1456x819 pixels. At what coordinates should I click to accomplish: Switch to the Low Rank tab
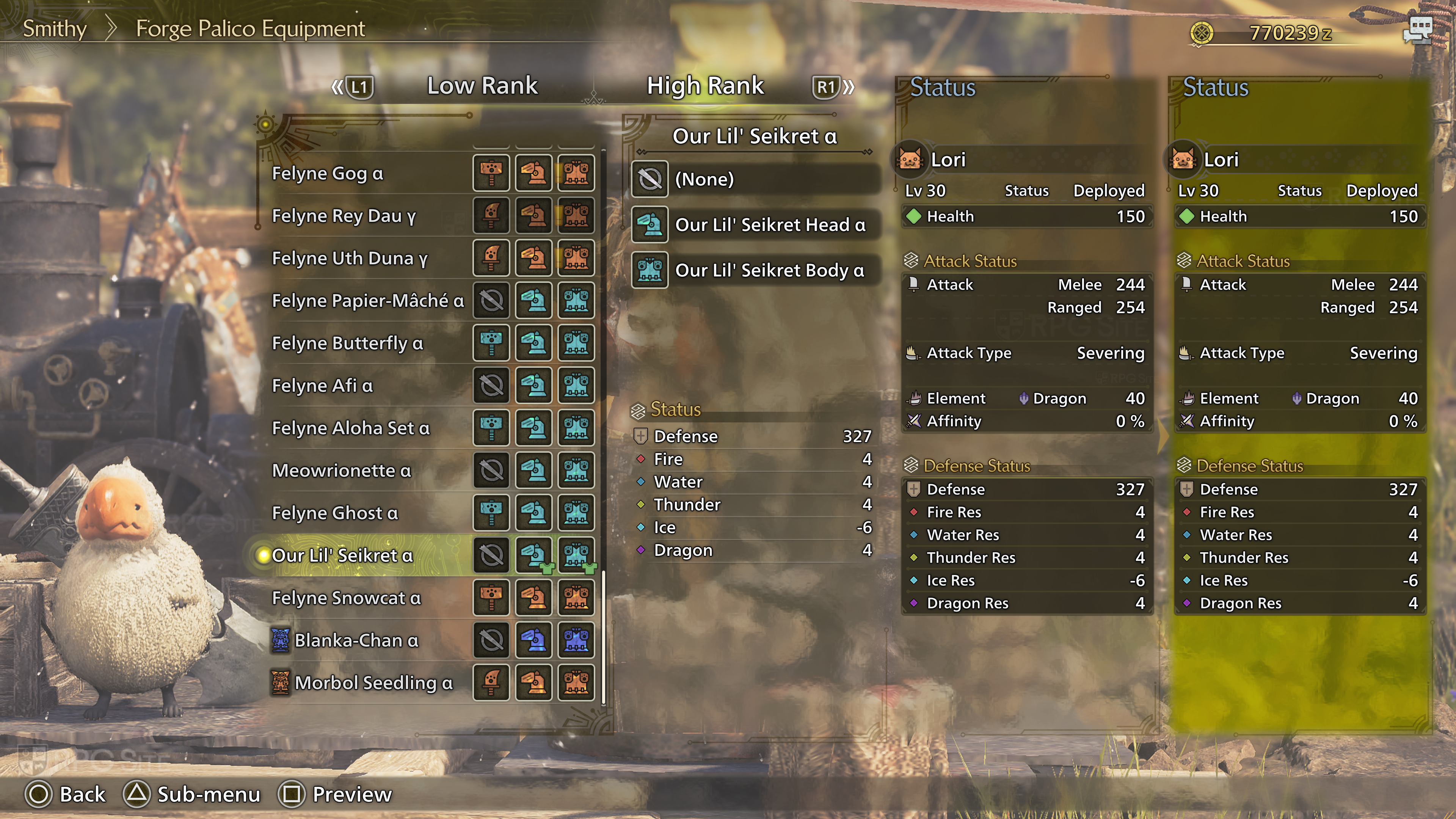click(x=482, y=86)
